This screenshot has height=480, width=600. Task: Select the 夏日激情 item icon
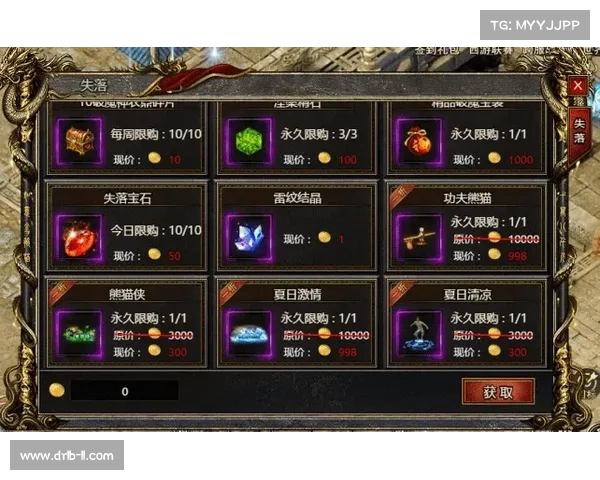tap(244, 332)
